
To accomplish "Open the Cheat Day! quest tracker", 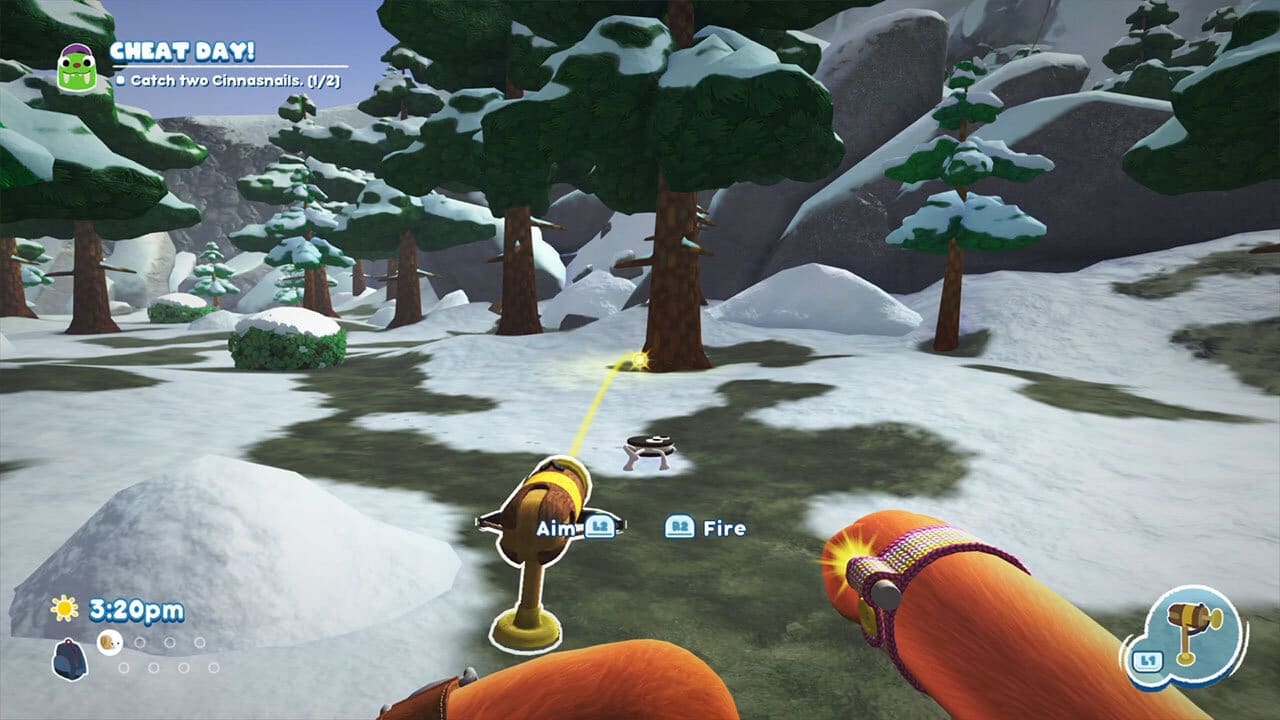I will click(182, 51).
